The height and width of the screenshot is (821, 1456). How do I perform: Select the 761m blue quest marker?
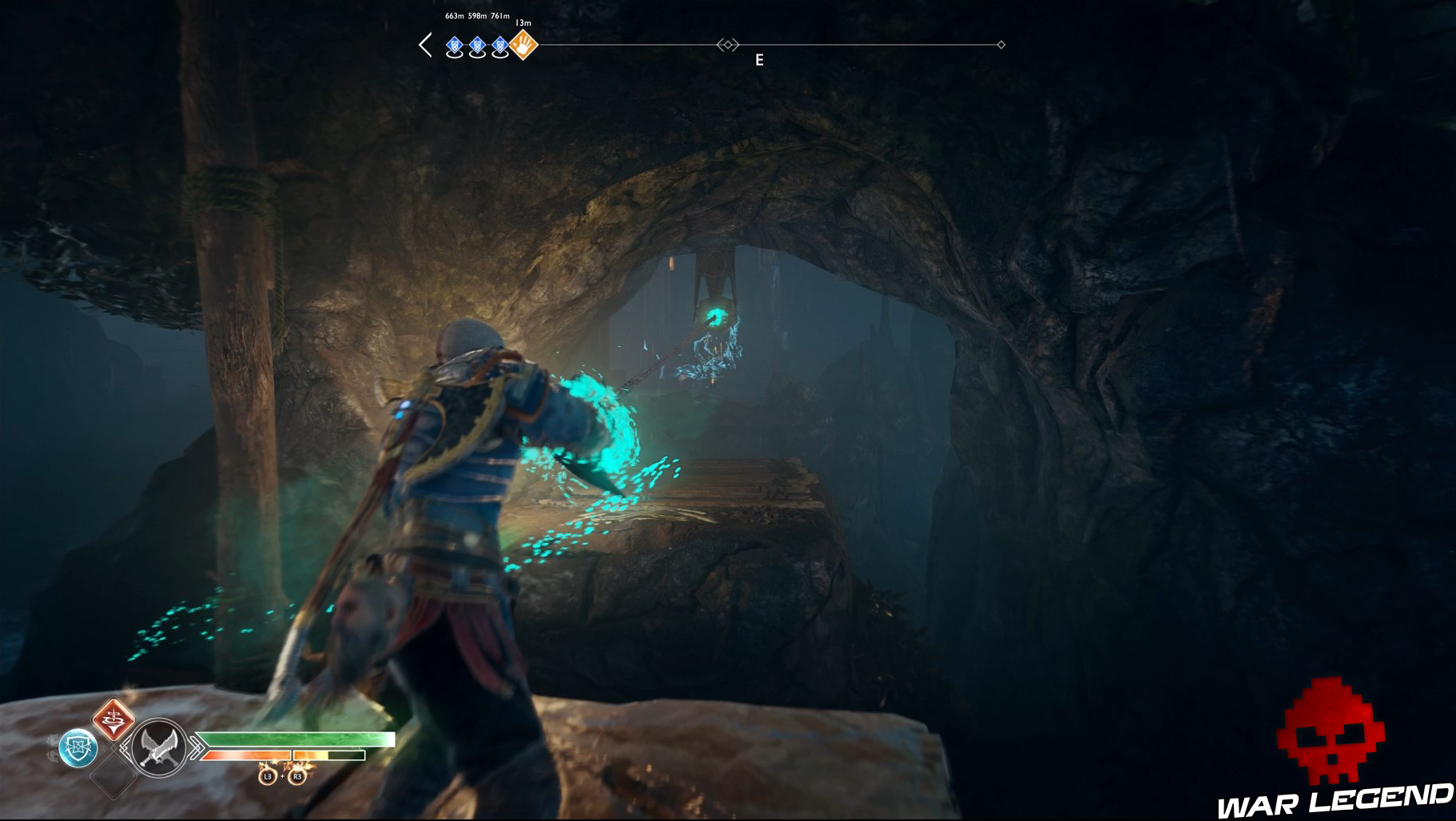coord(500,46)
